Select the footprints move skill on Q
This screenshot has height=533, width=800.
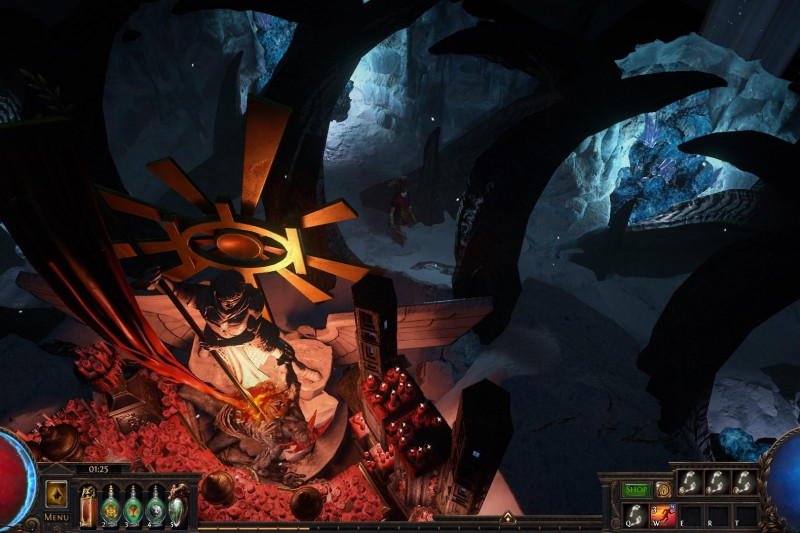635,513
